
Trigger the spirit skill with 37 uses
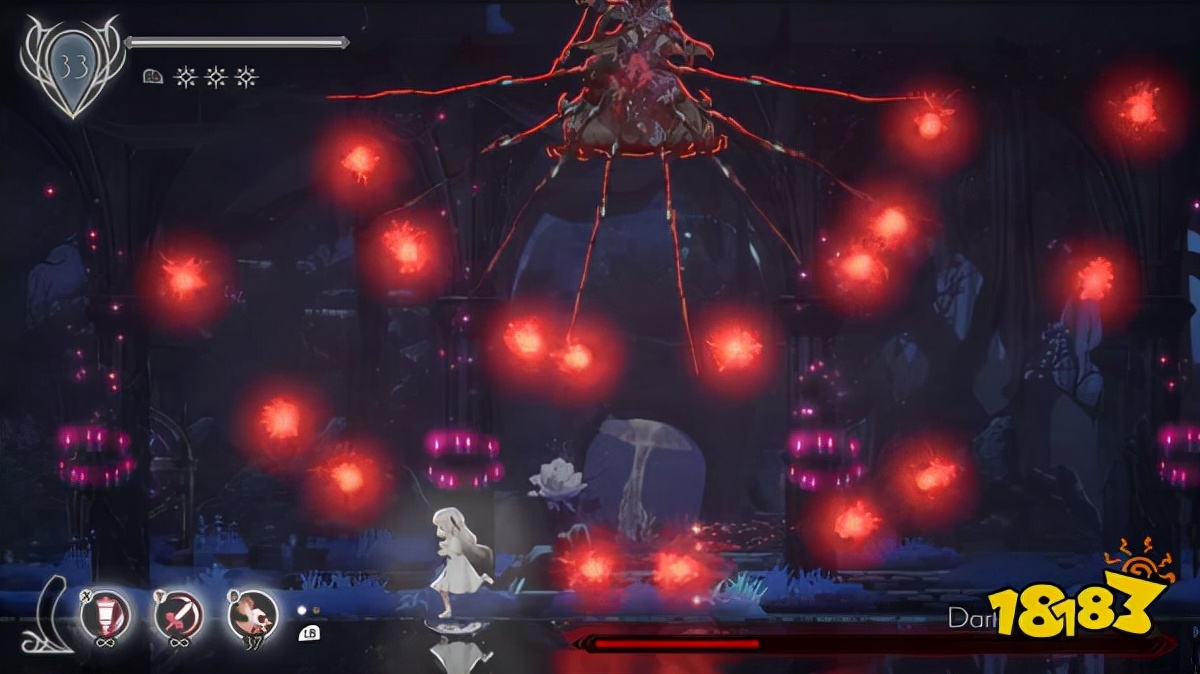pyautogui.click(x=251, y=612)
